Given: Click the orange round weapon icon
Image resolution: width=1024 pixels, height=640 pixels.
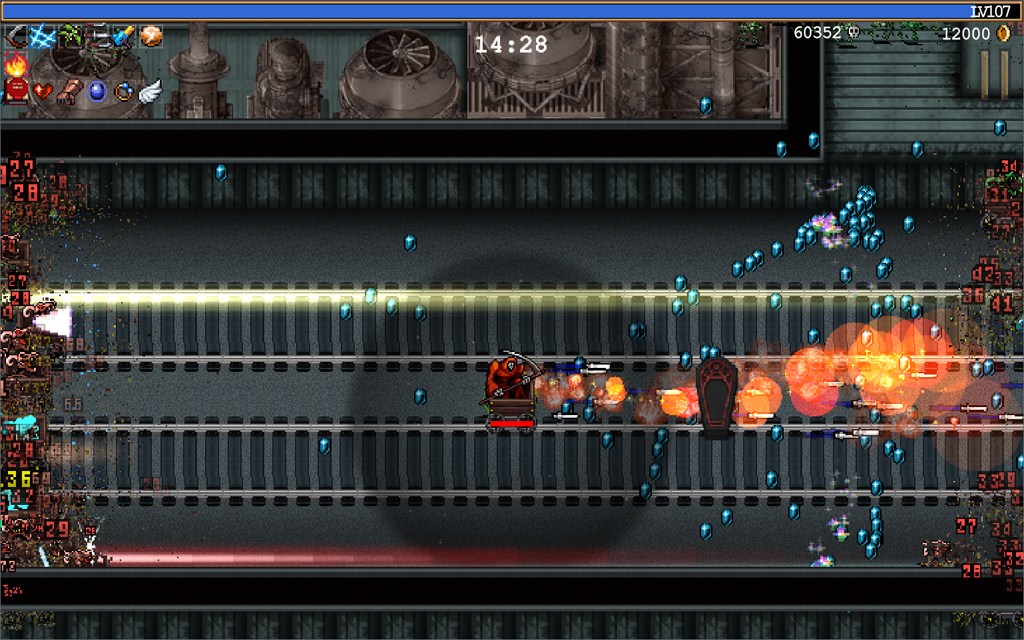Looking at the screenshot, I should (x=151, y=37).
